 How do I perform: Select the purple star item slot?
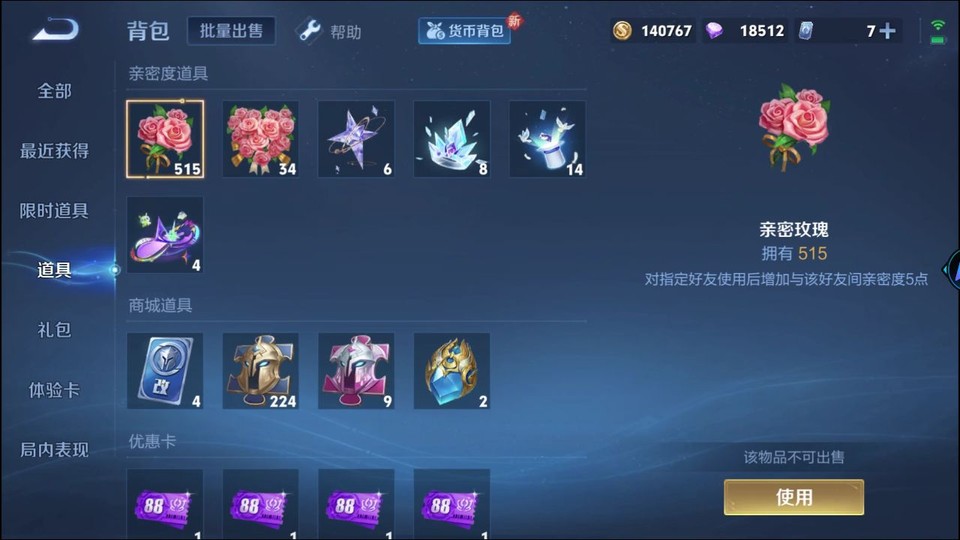[356, 139]
